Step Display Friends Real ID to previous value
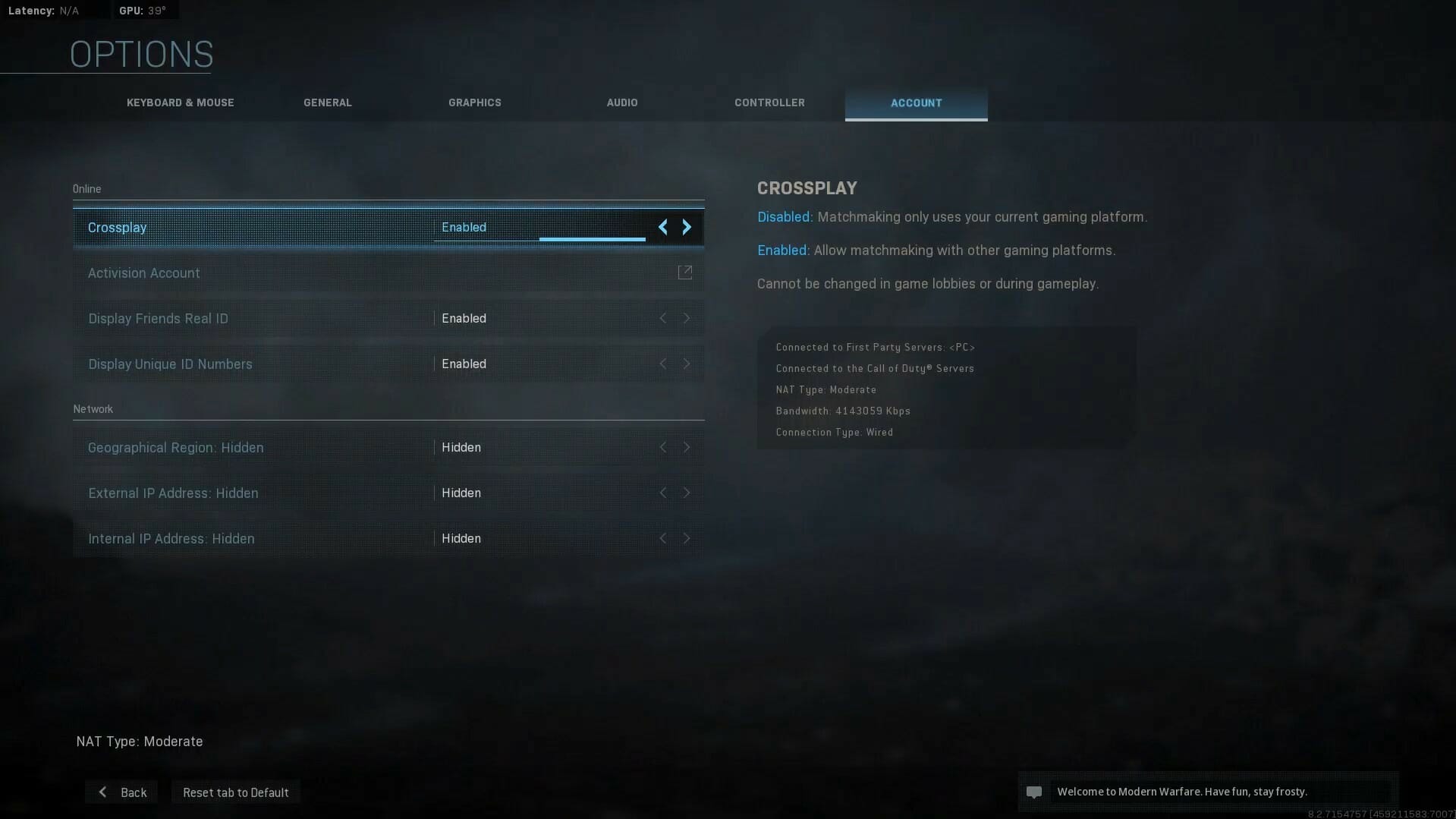The width and height of the screenshot is (1456, 819). click(x=664, y=318)
